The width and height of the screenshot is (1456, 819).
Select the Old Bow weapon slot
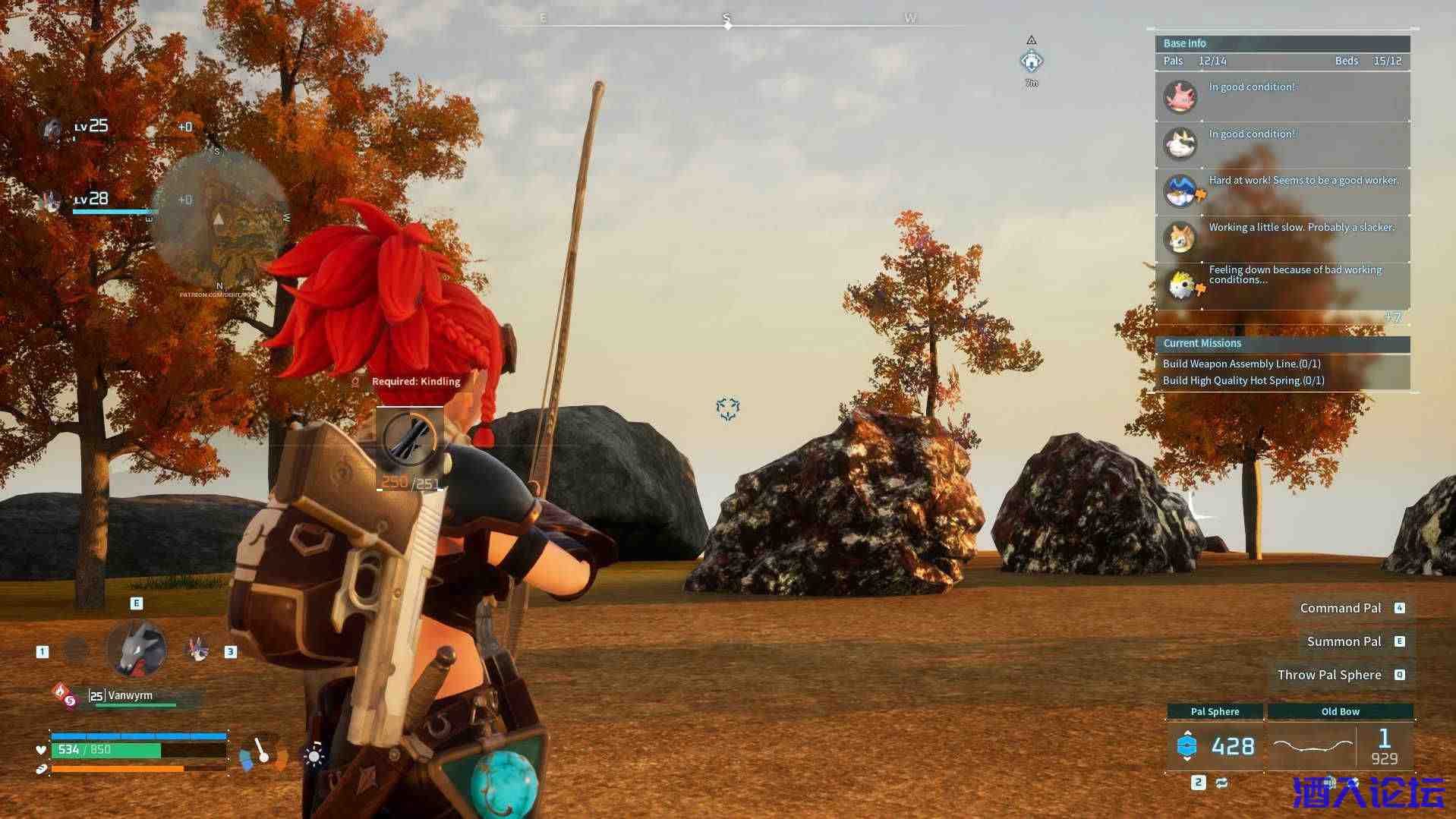(x=1340, y=745)
